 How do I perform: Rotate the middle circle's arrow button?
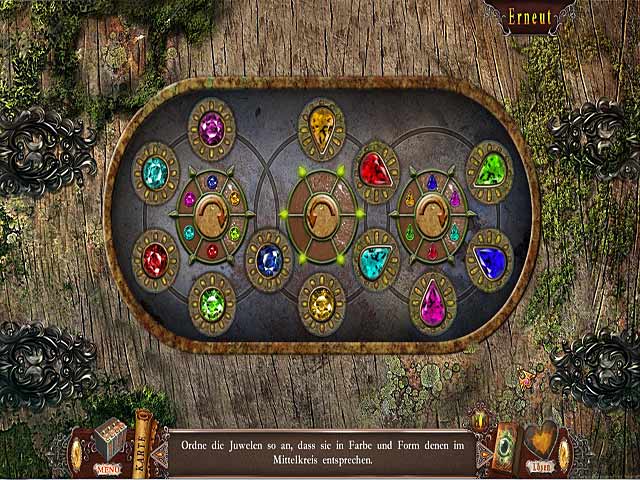(321, 214)
